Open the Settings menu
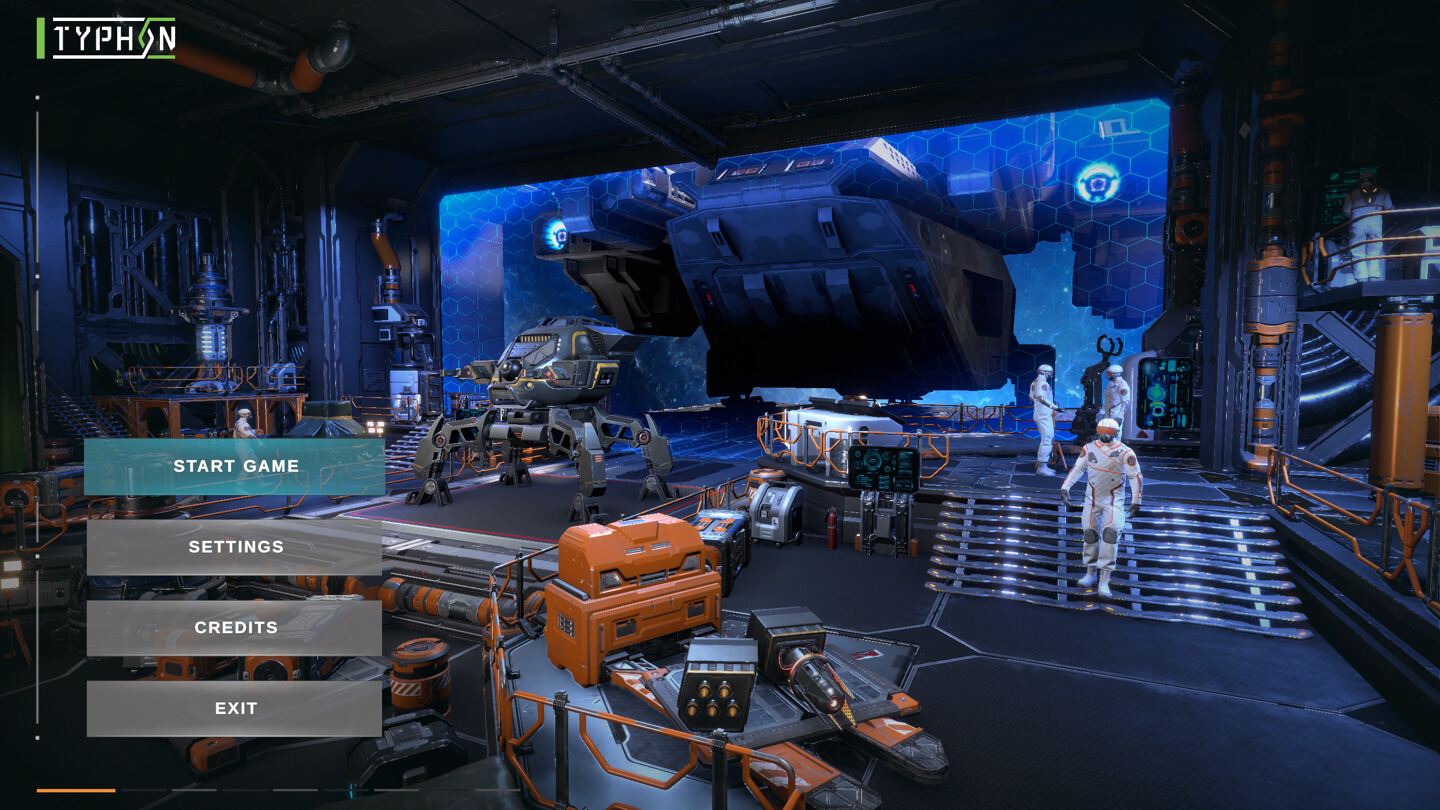This screenshot has height=810, width=1440. (x=235, y=547)
